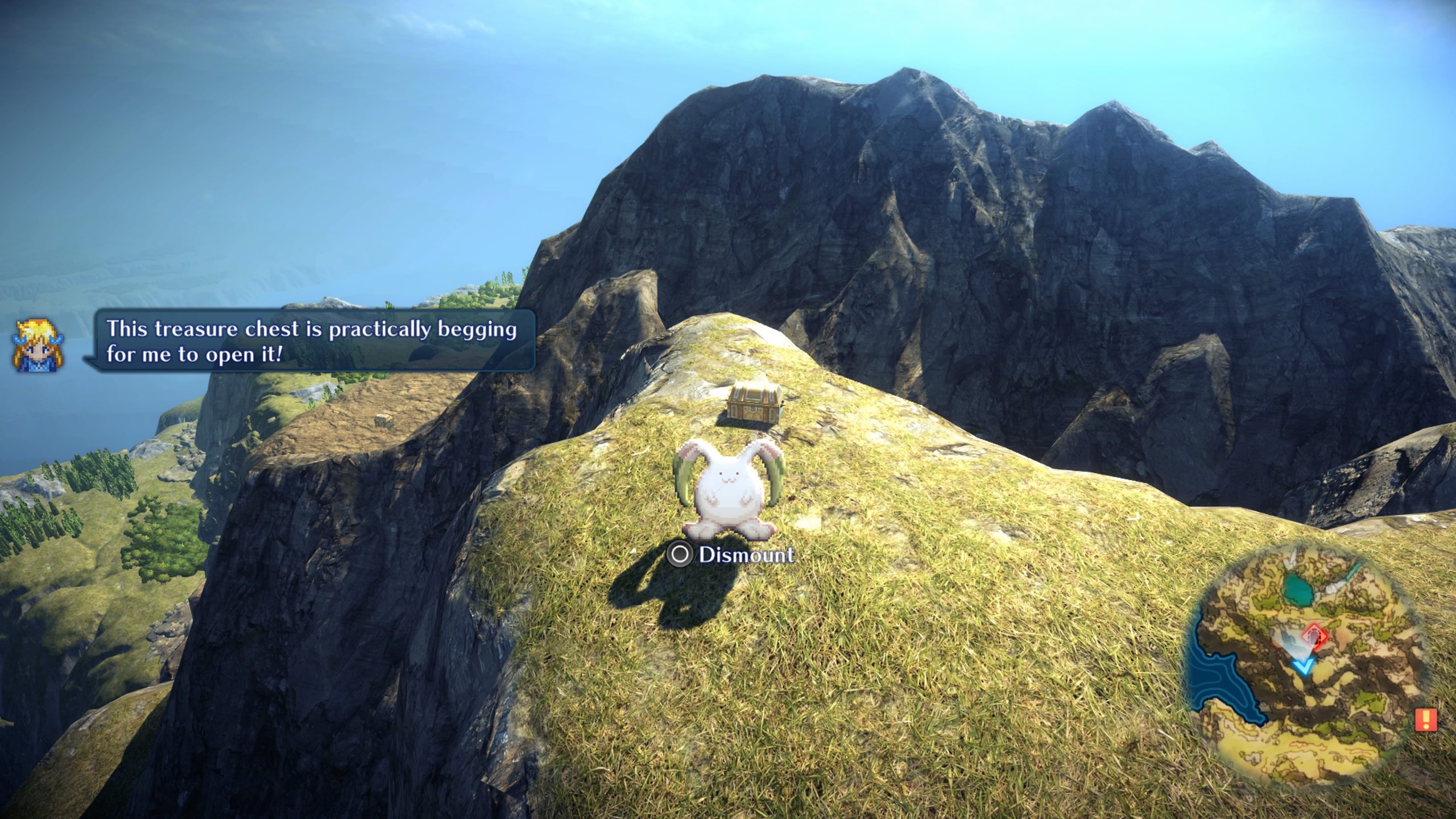1456x819 pixels.
Task: Click the blonde character portrait
Action: pos(38,346)
